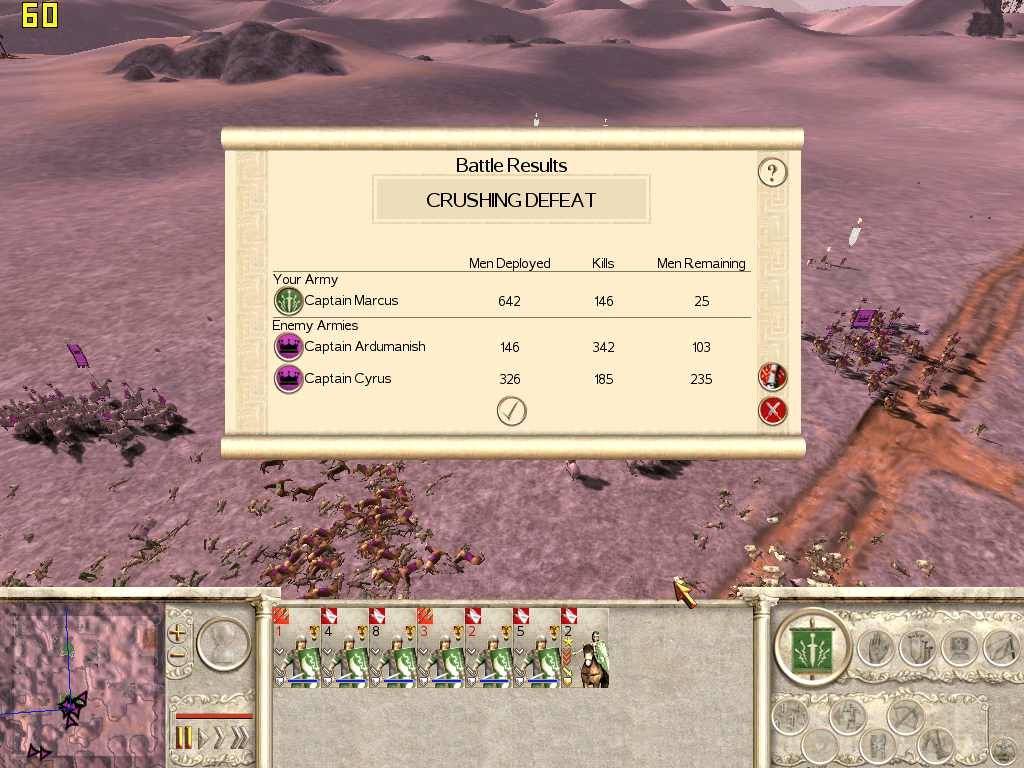This screenshot has width=1024, height=768.
Task: Click Captain Ardumanish's purple crown icon
Action: (x=288, y=347)
